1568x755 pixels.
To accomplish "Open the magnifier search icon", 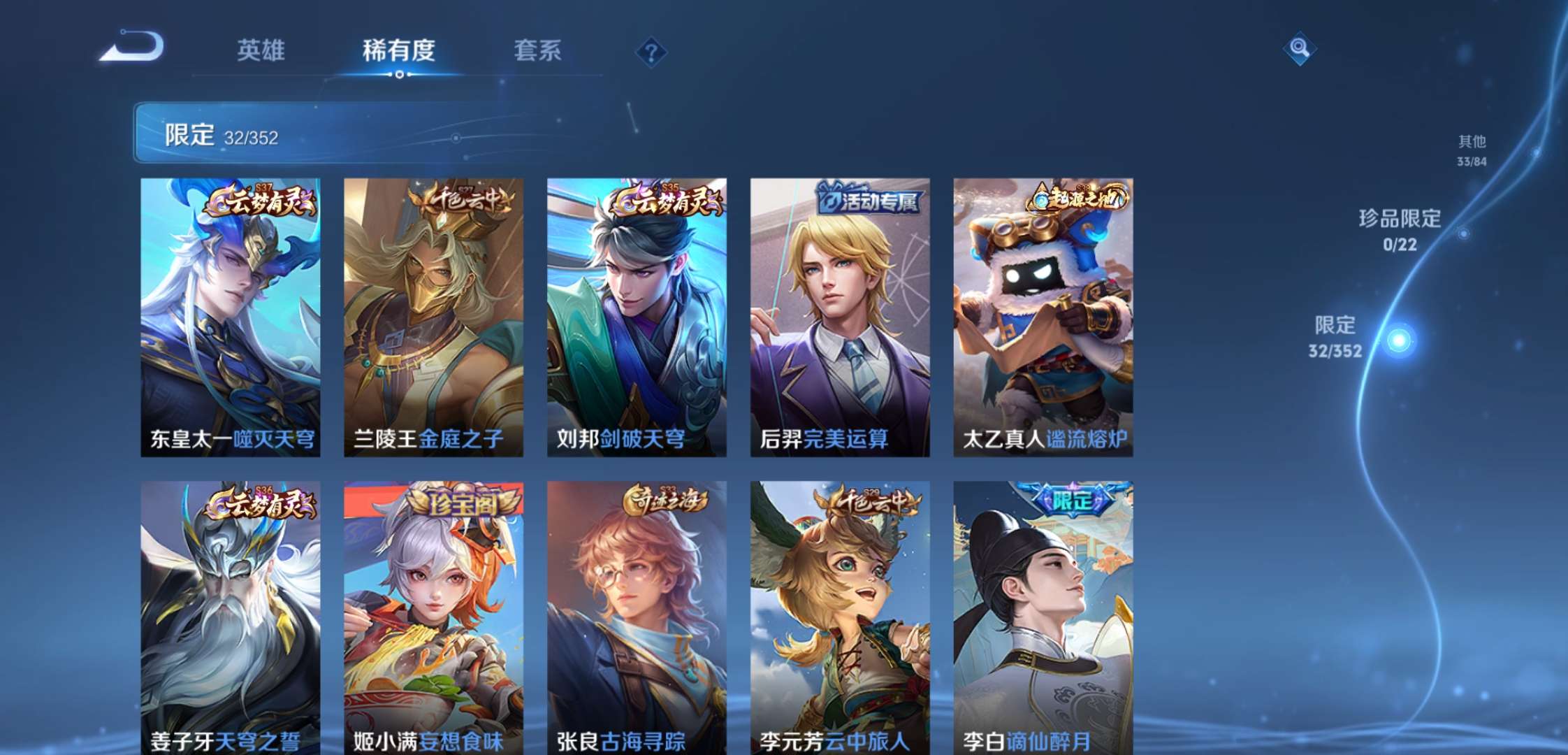I will (x=1300, y=49).
